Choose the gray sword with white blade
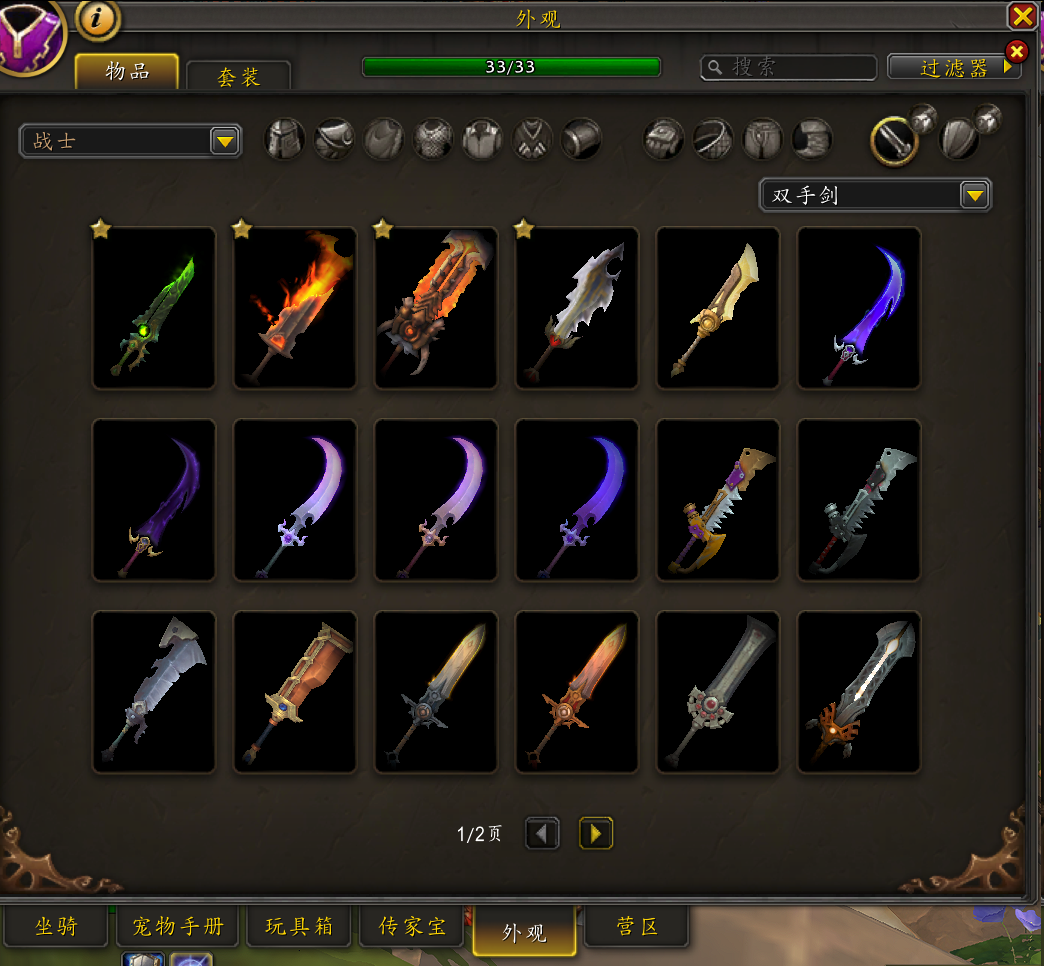This screenshot has height=966, width=1044. point(859,692)
